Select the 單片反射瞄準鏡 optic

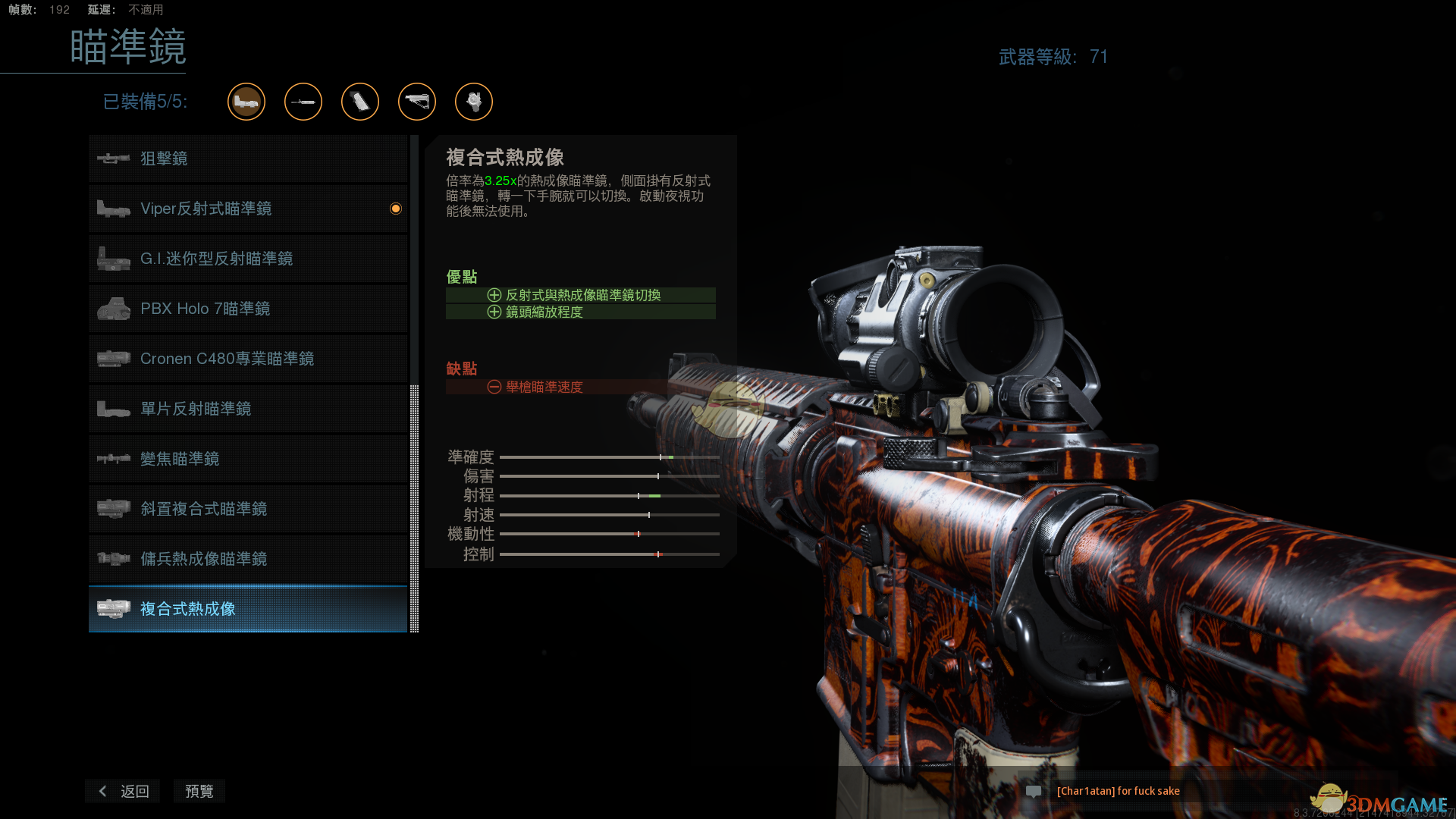coord(248,409)
